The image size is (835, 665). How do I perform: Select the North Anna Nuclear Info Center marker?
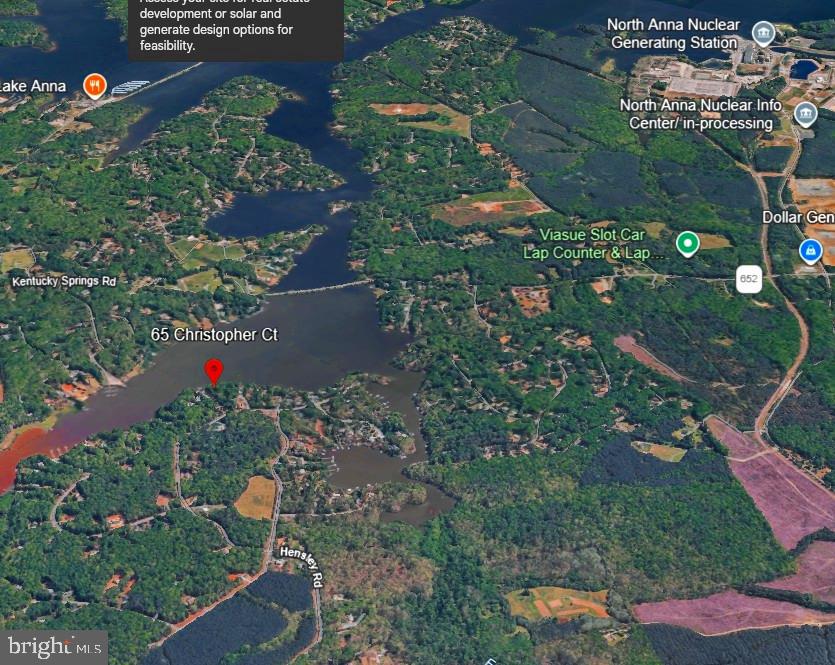tap(805, 114)
